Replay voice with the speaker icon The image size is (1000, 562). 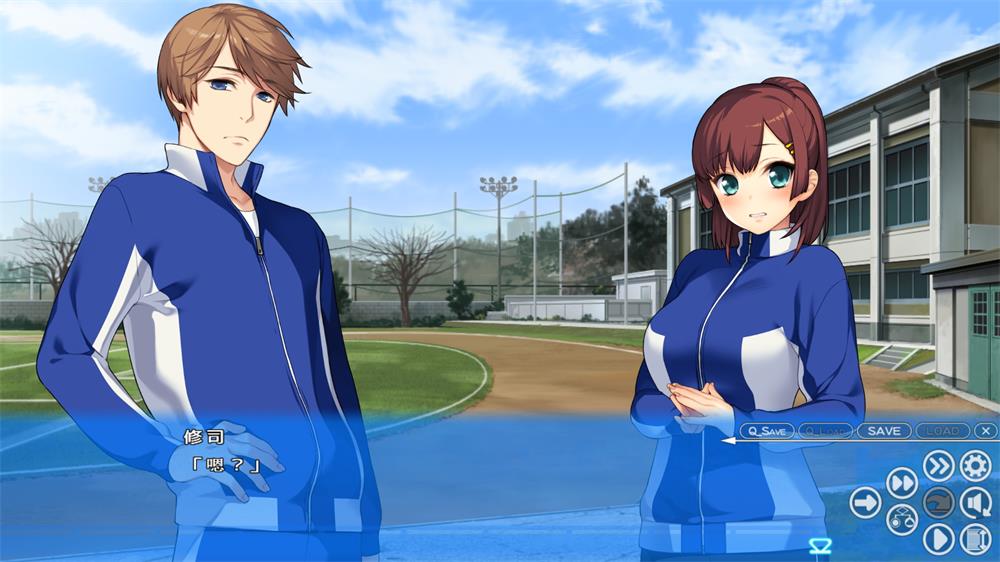(975, 502)
